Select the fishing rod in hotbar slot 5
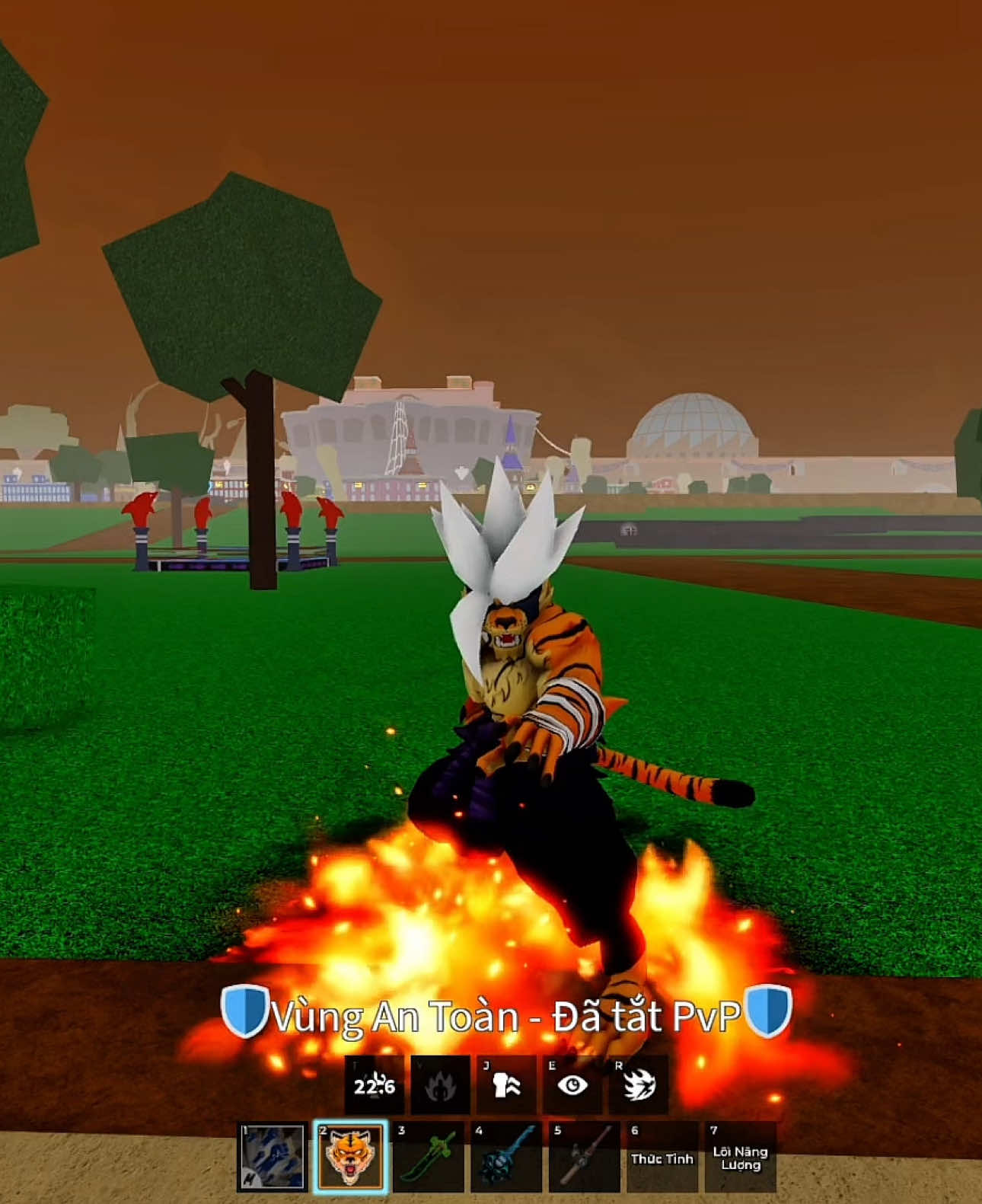 click(583, 1166)
